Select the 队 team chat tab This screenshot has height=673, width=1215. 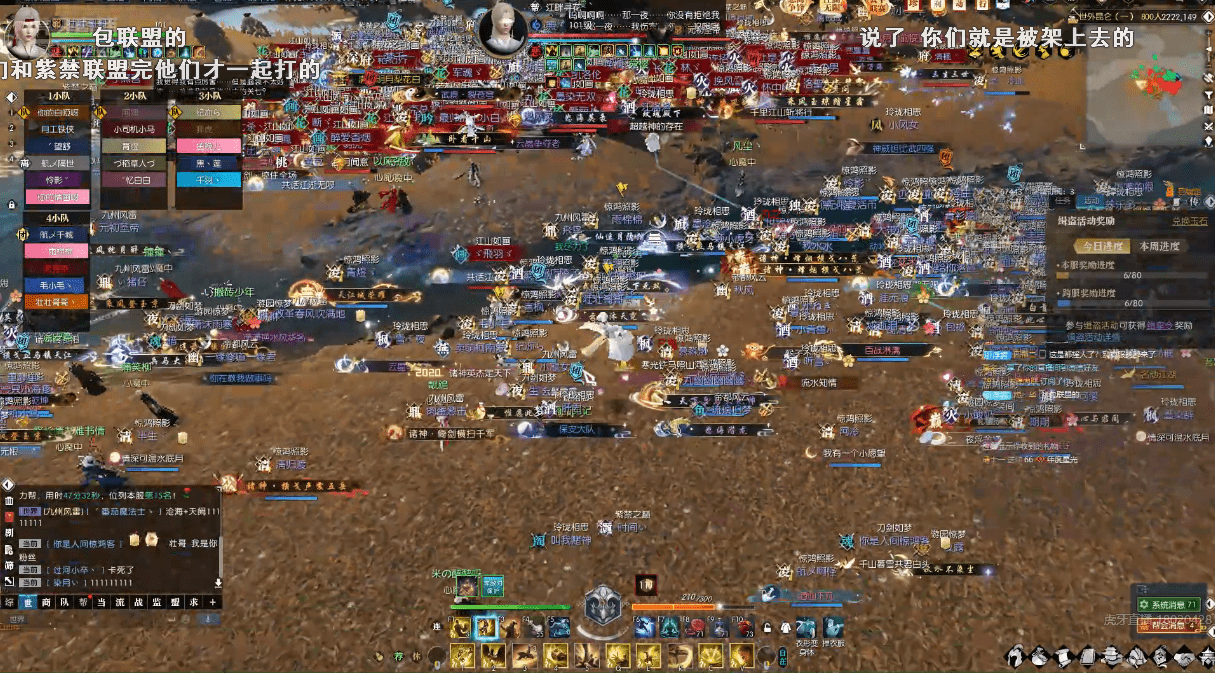point(63,602)
